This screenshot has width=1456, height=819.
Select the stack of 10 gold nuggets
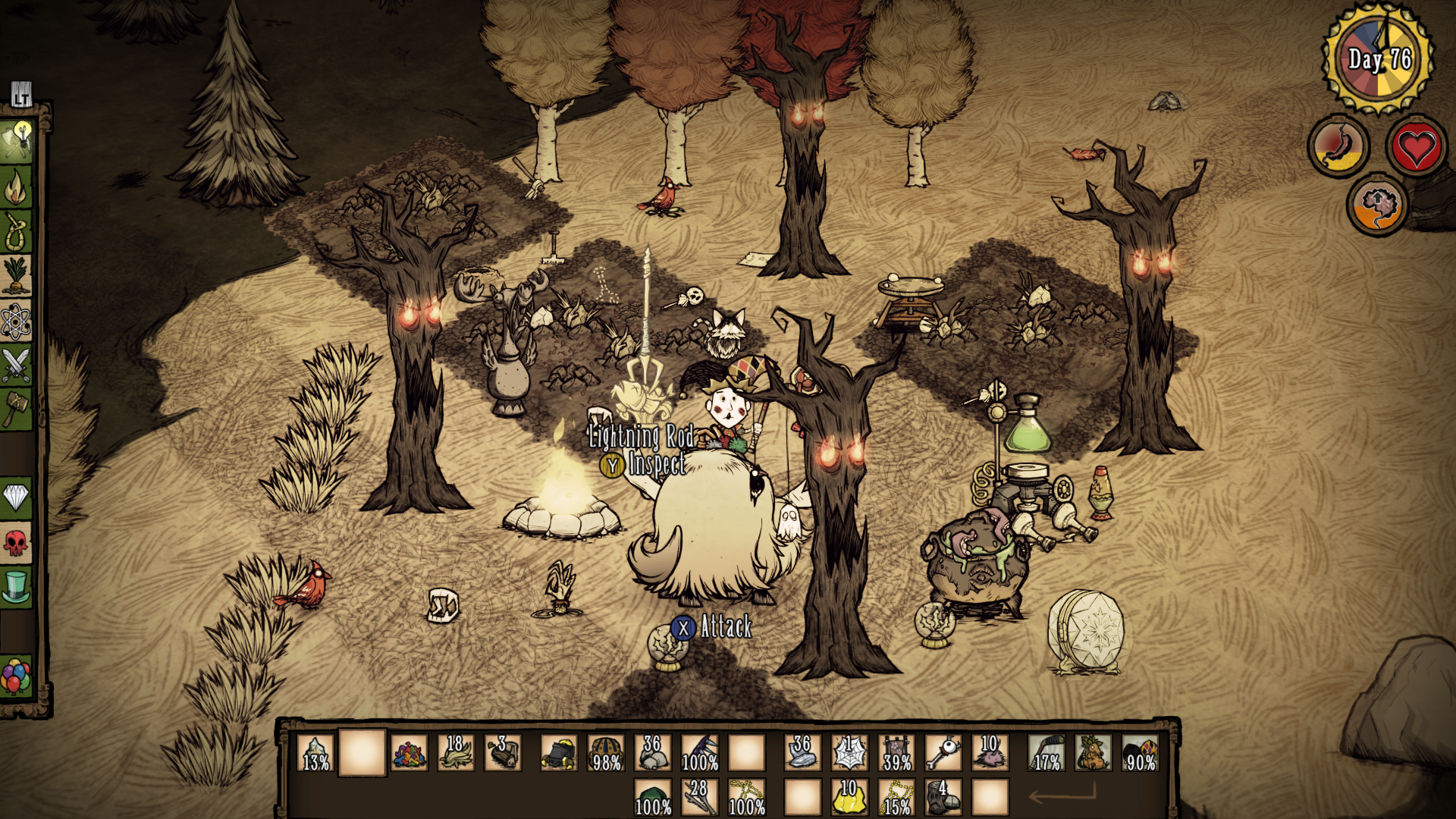tap(849, 798)
